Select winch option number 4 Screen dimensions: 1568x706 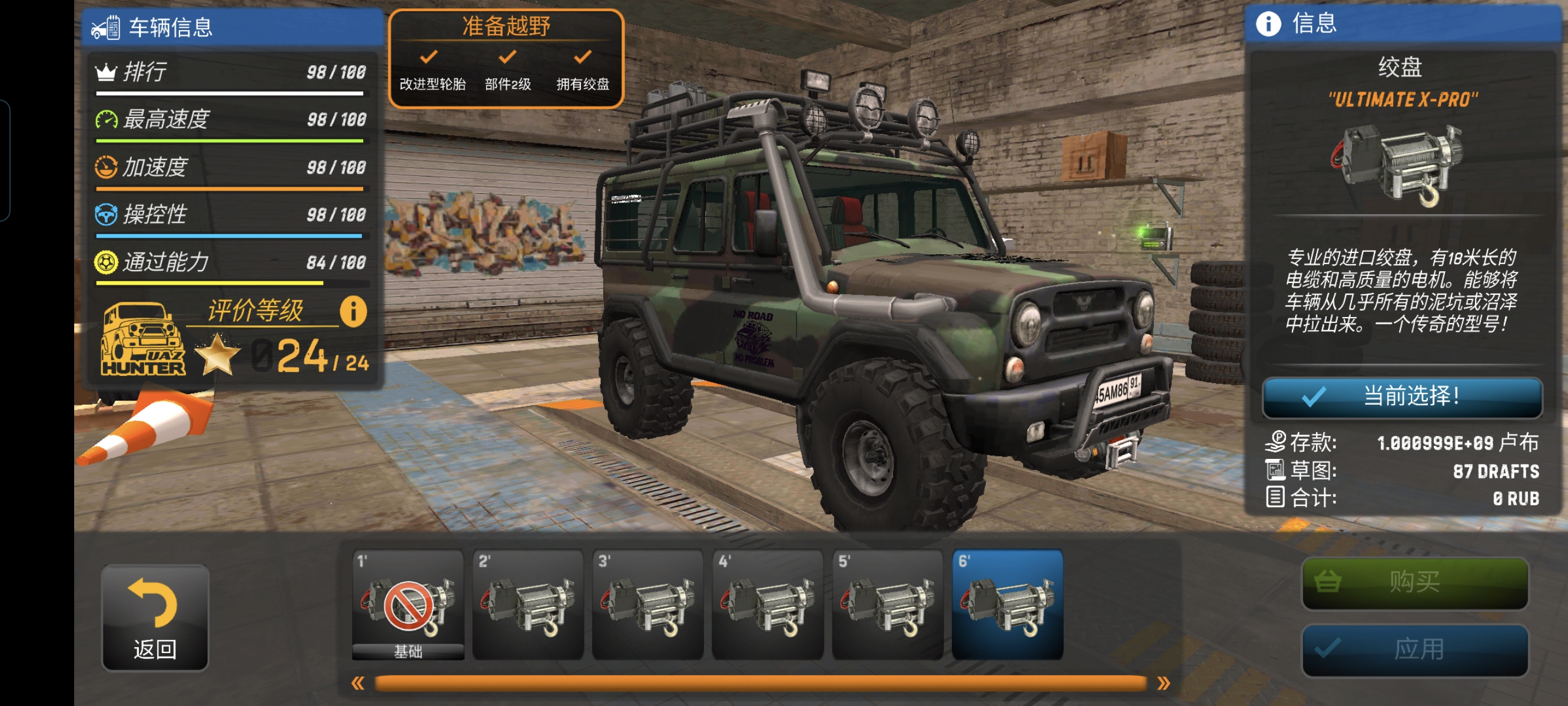tap(768, 604)
